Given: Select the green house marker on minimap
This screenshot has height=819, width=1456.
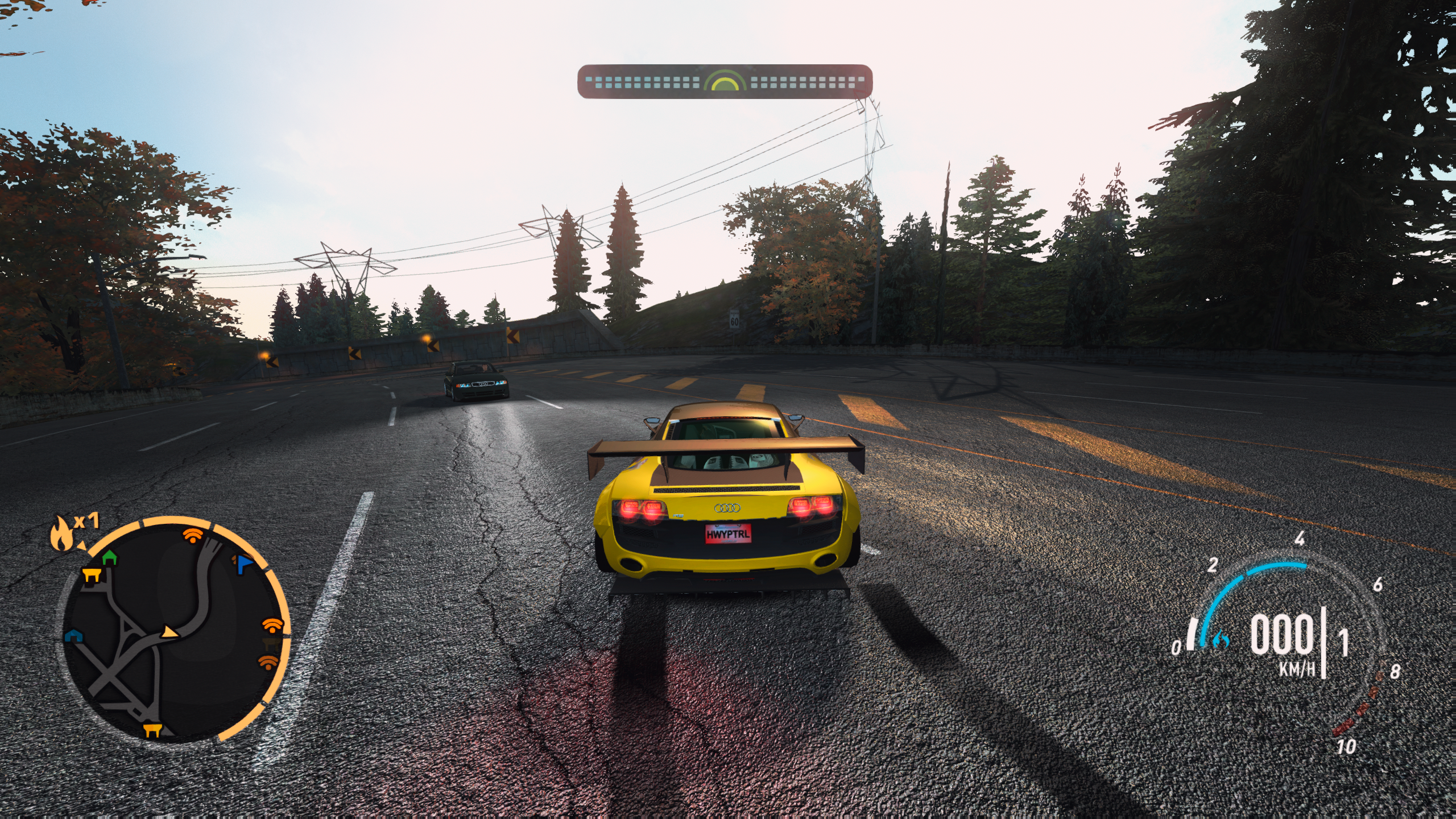Looking at the screenshot, I should point(109,557).
